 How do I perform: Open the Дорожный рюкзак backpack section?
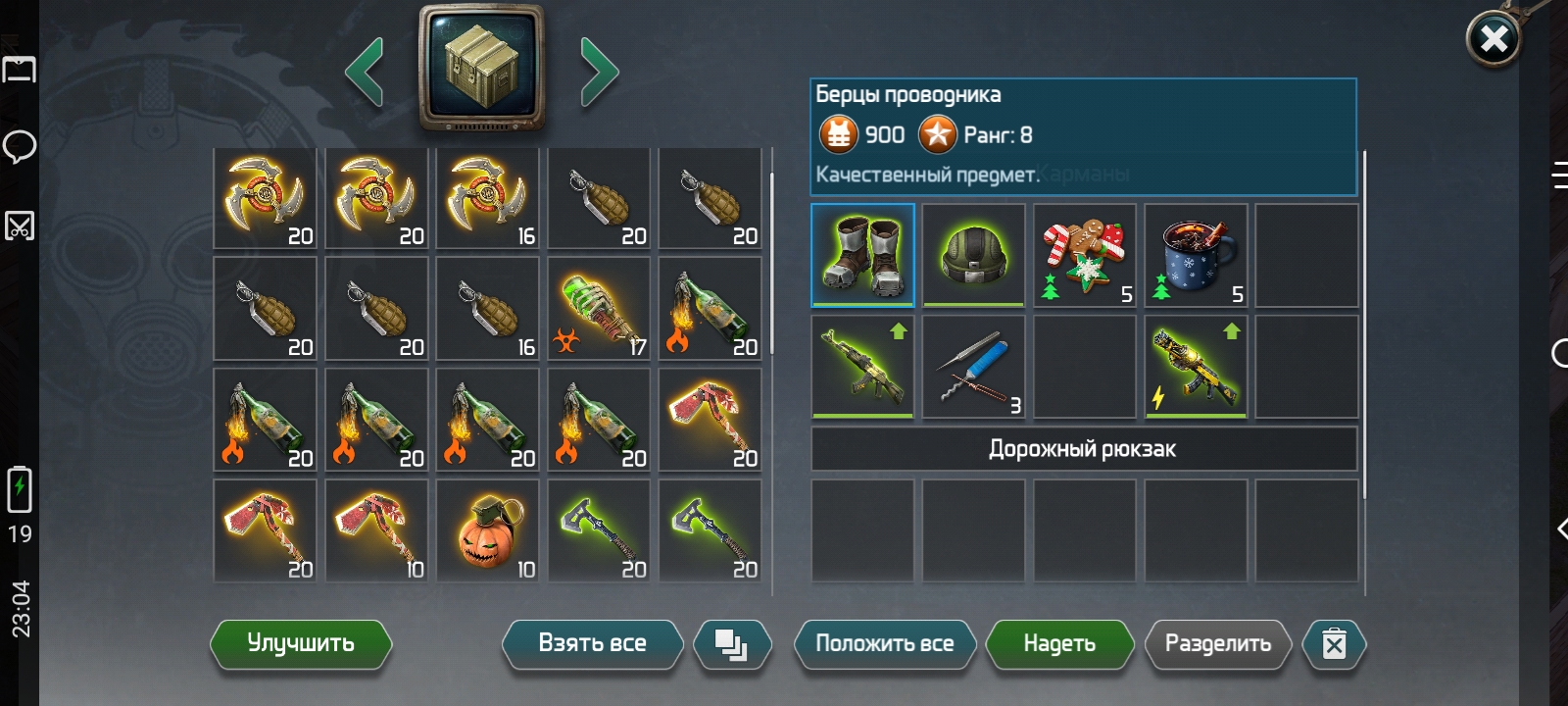(1083, 449)
